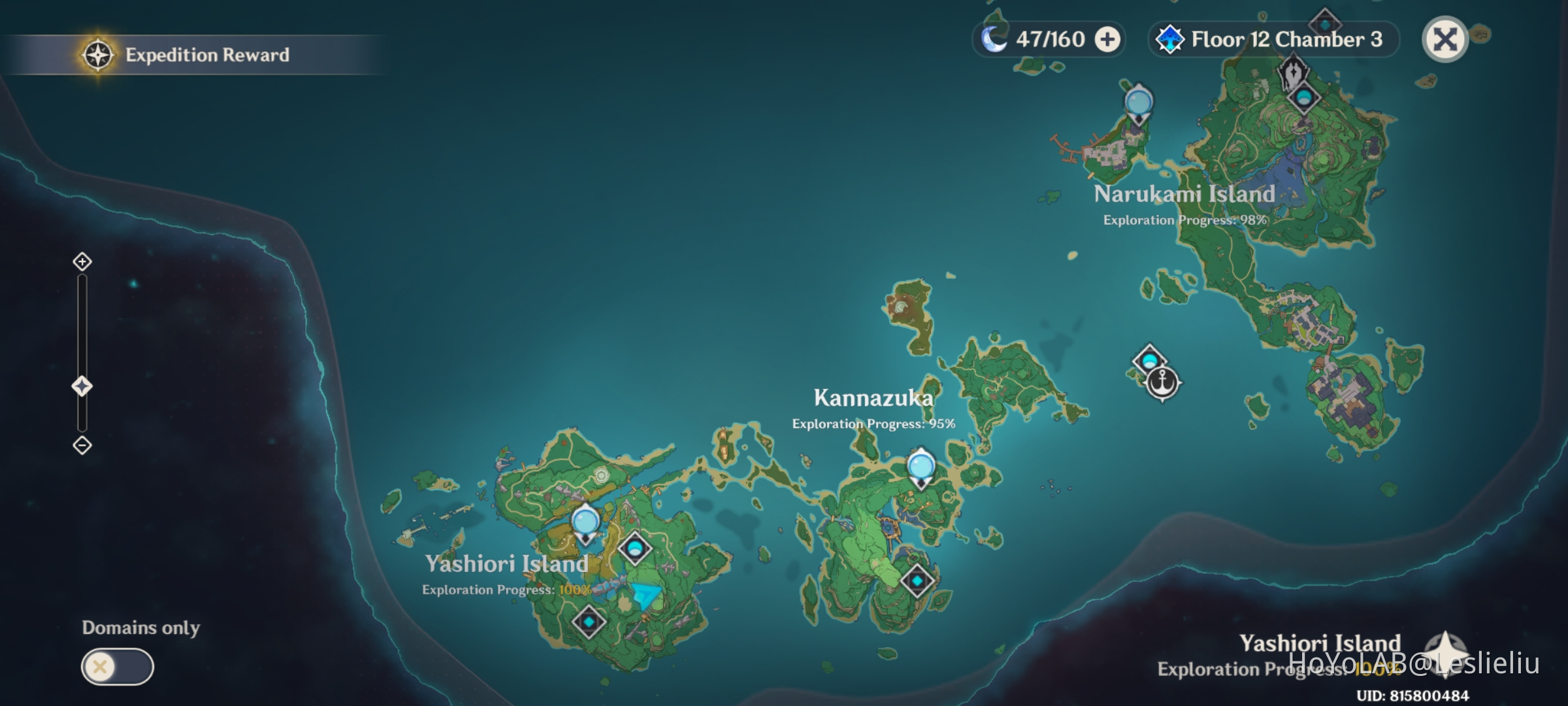Open the Spiral Abyss entrance icon atop Narukami Island
The height and width of the screenshot is (706, 1568).
click(x=1293, y=72)
